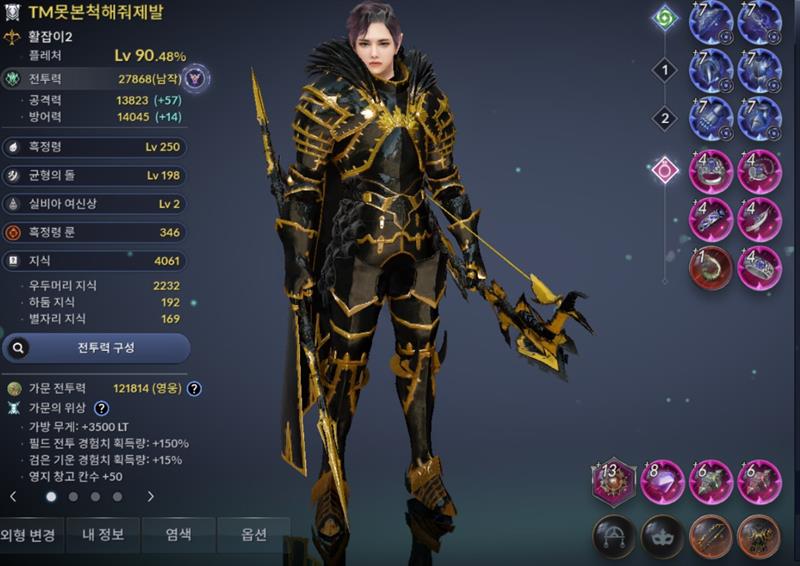The height and width of the screenshot is (566, 800).
Task: Switch to the green swirl equipment preset
Action: (x=665, y=18)
